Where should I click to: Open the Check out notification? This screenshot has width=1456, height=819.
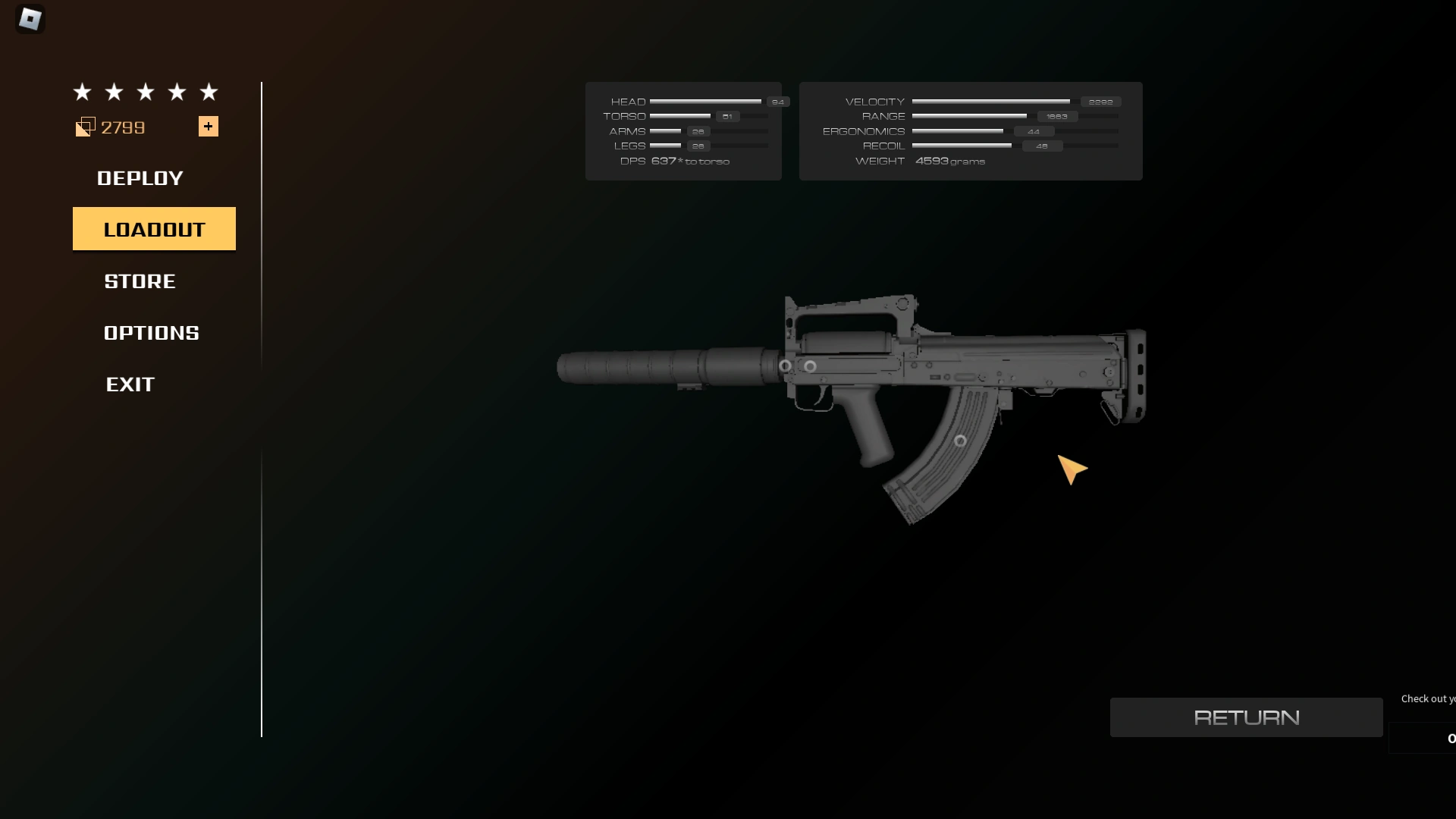coord(1429,698)
